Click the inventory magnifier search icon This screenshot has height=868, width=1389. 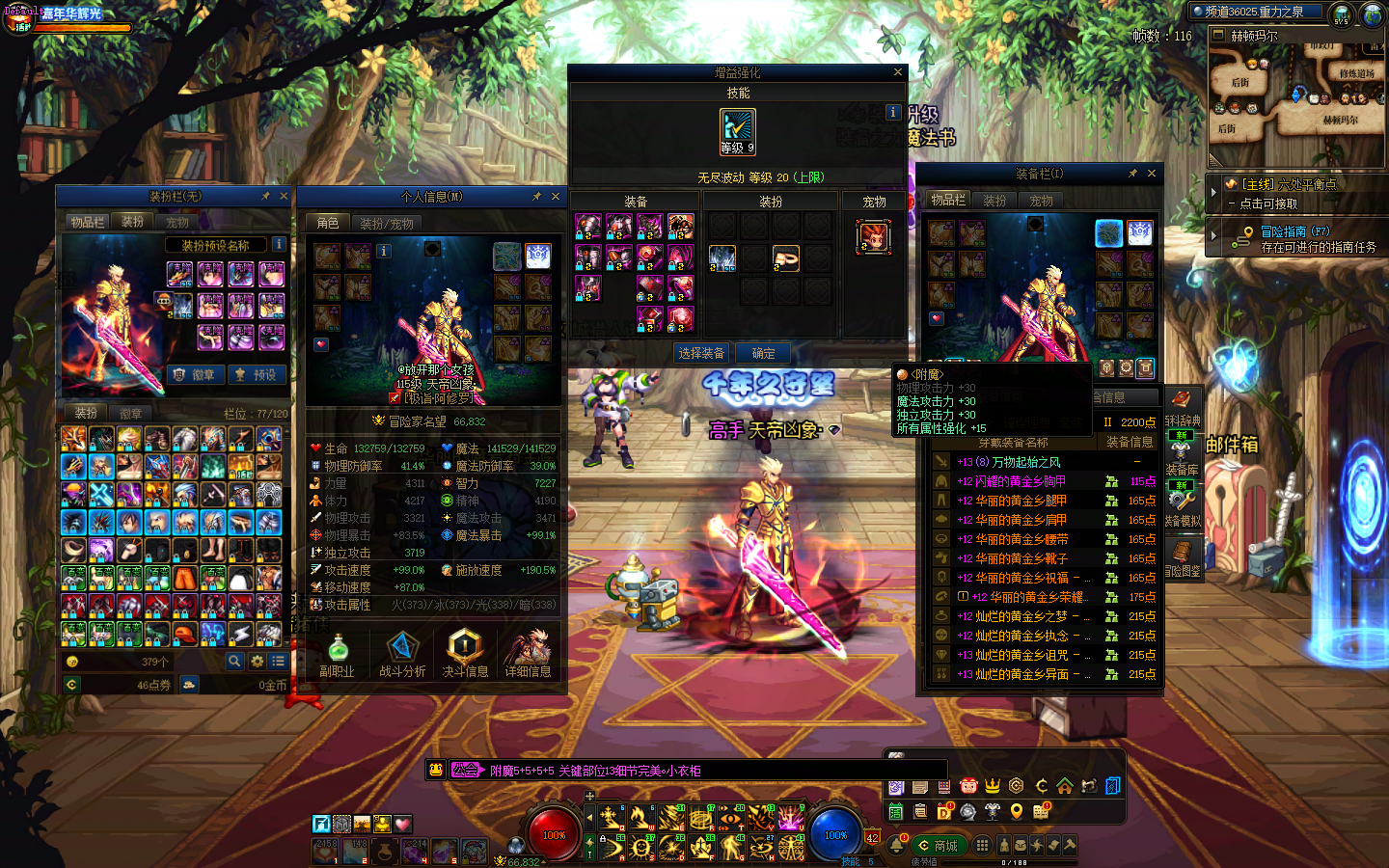(x=234, y=662)
